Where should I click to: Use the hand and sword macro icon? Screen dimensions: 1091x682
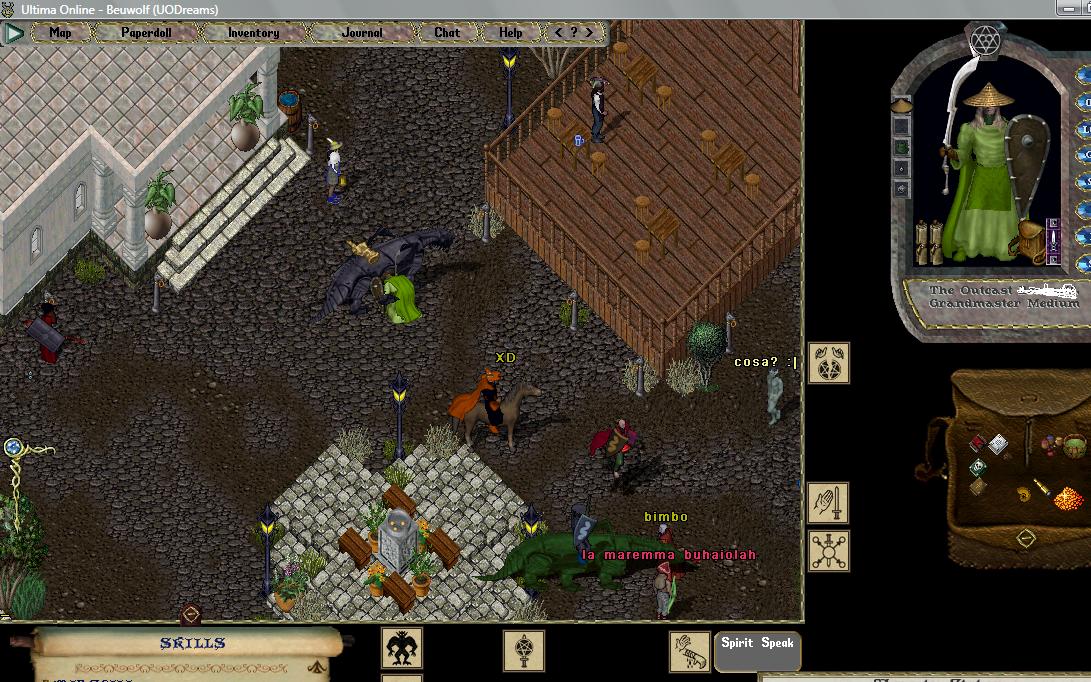[x=828, y=503]
